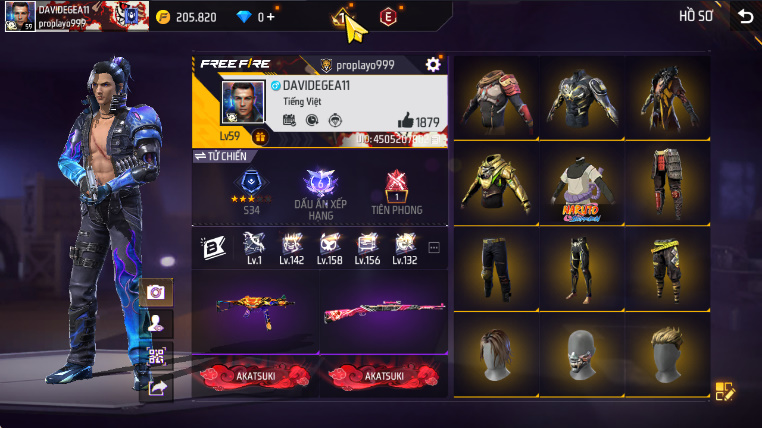Select the grey face mask item
762x428 pixels.
[582, 355]
